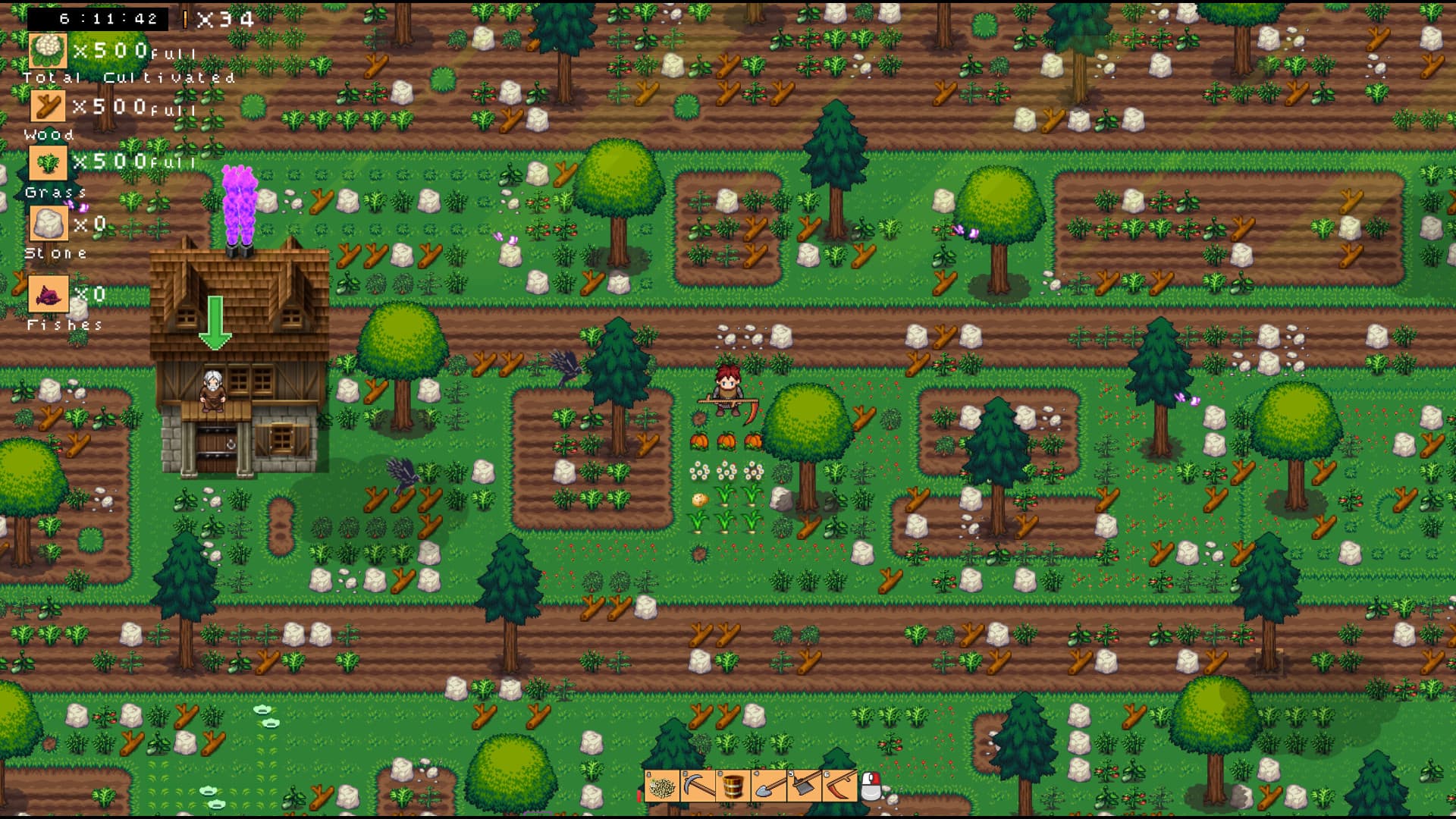Select the axe in hotbar slot 5
Screen dimensions: 1456x819
[x=803, y=786]
